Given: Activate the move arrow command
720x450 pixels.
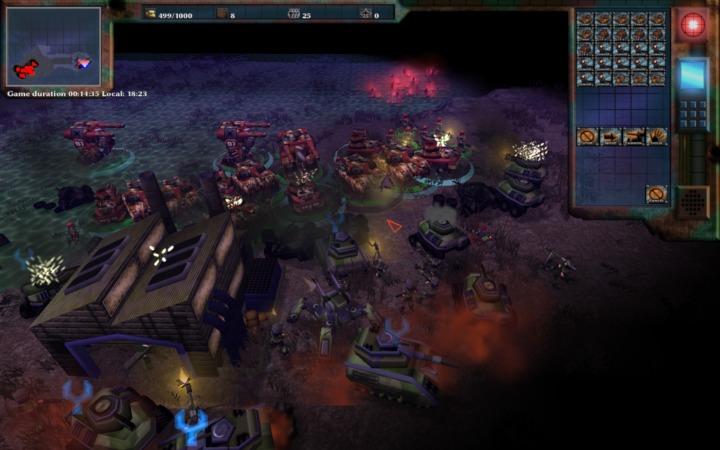Looking at the screenshot, I should [x=610, y=136].
